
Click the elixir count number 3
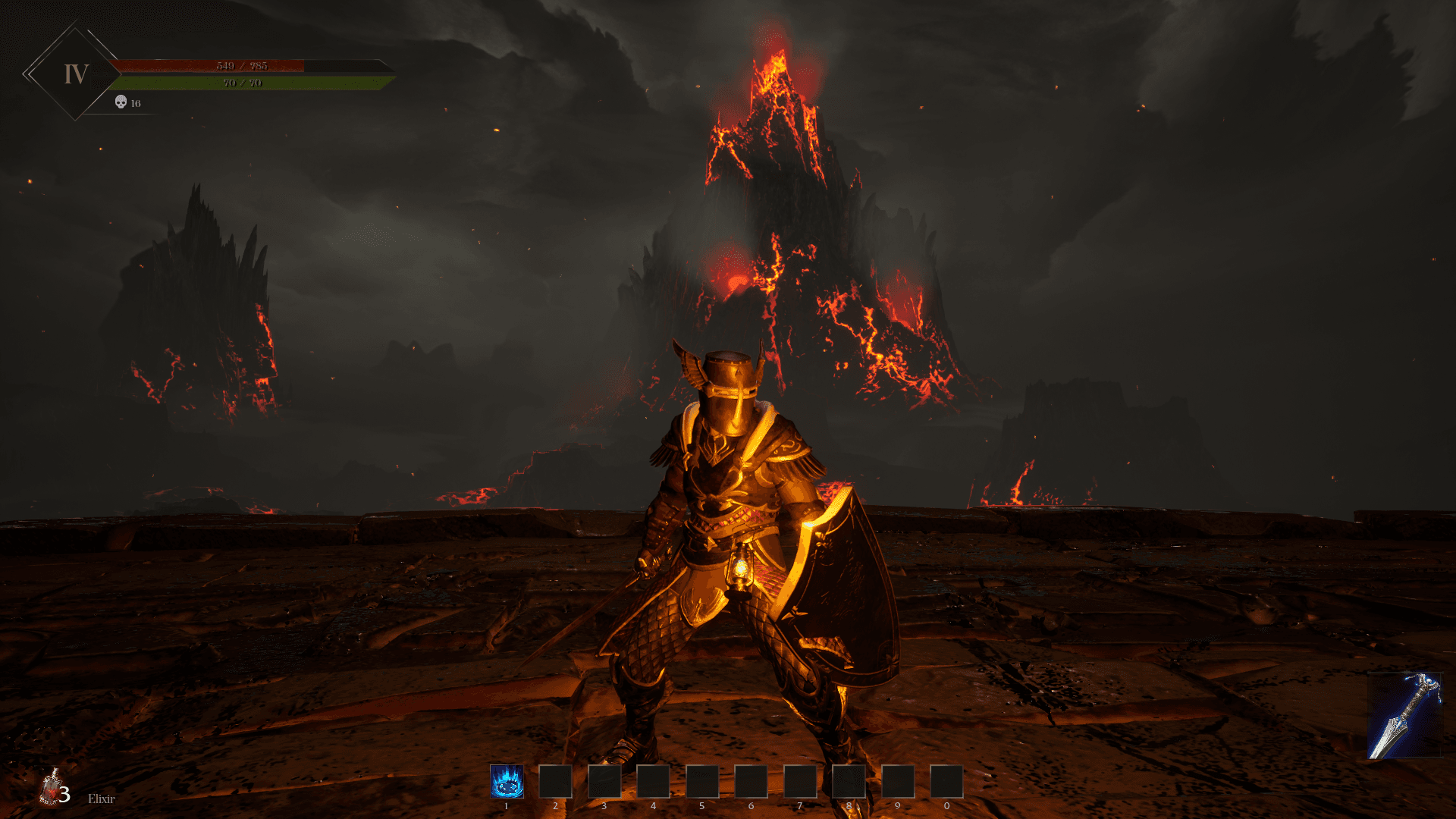tap(65, 795)
